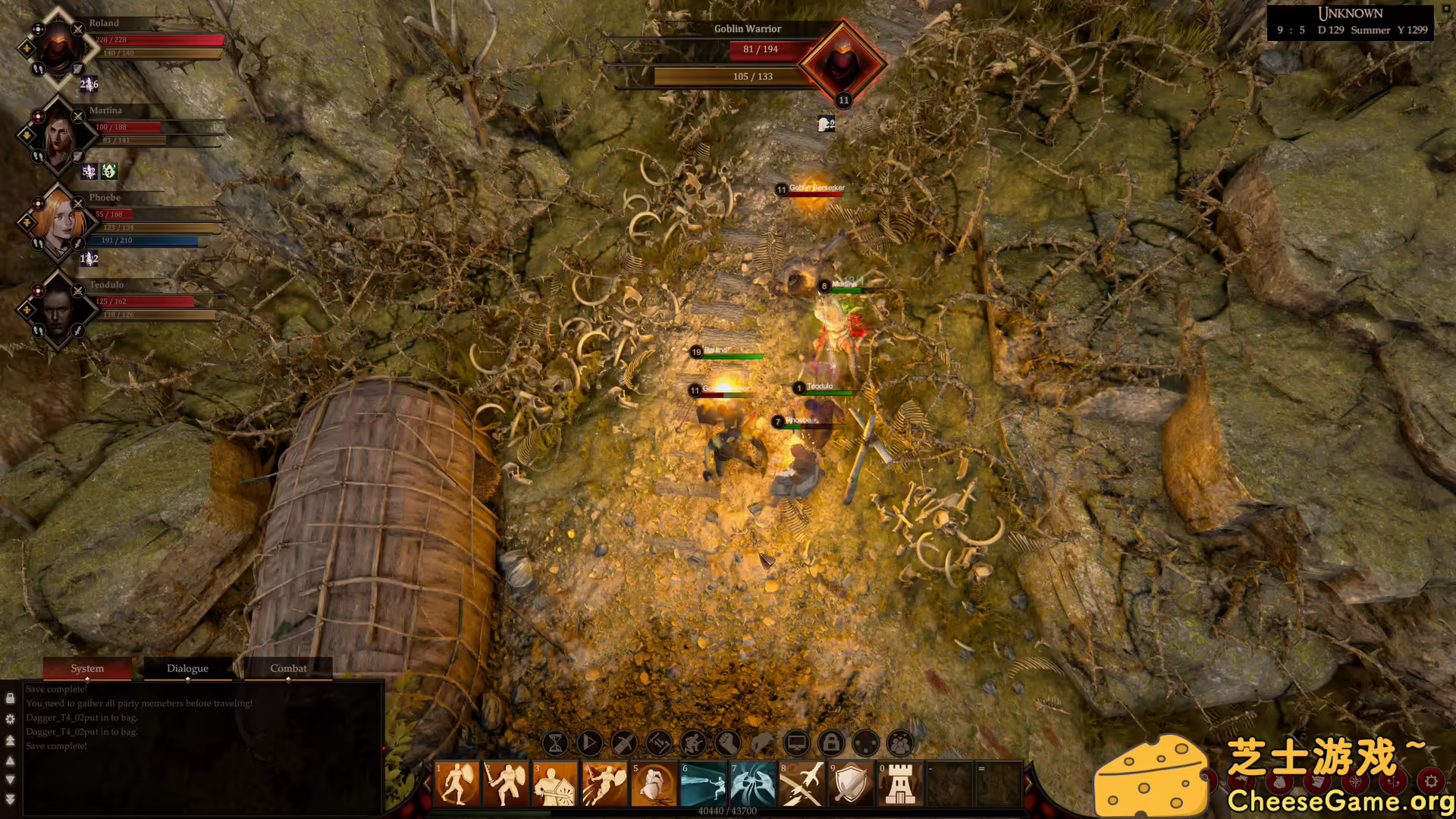Image resolution: width=1456 pixels, height=819 pixels.
Task: Click the group formation icon on the toolbar
Action: point(900,744)
